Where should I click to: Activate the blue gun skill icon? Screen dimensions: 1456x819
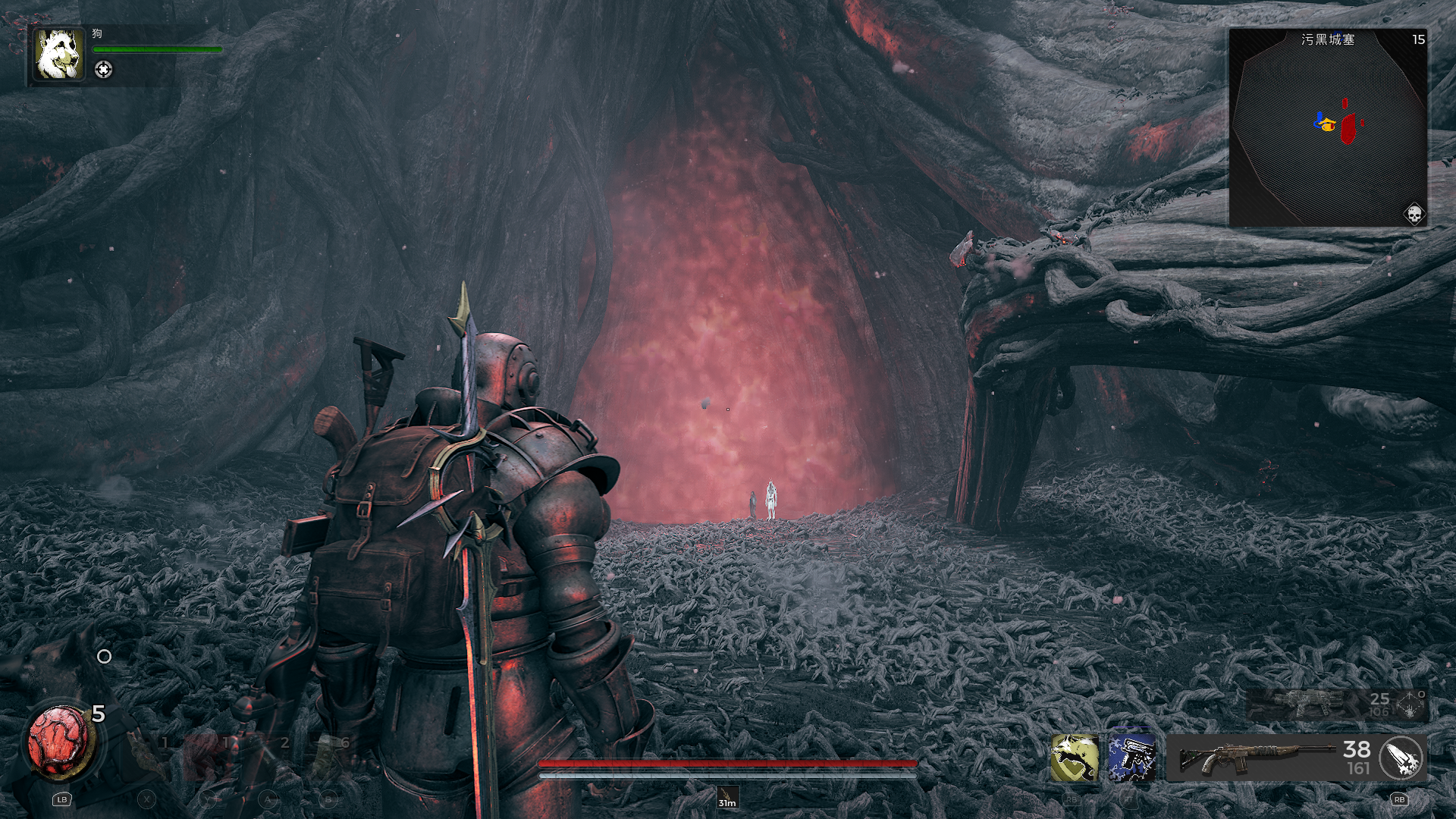click(x=1132, y=758)
